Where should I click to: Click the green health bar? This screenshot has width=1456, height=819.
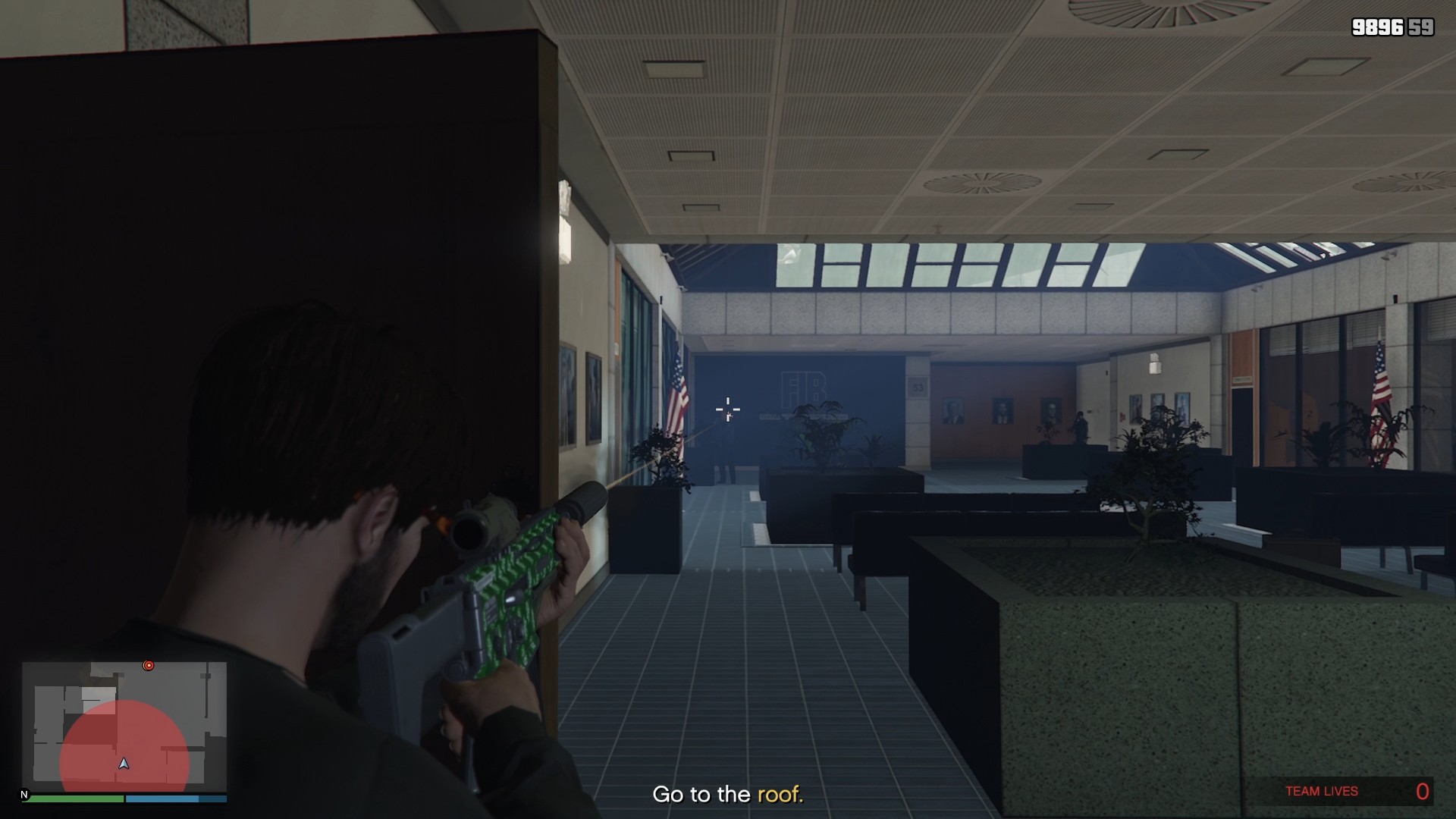click(x=76, y=799)
